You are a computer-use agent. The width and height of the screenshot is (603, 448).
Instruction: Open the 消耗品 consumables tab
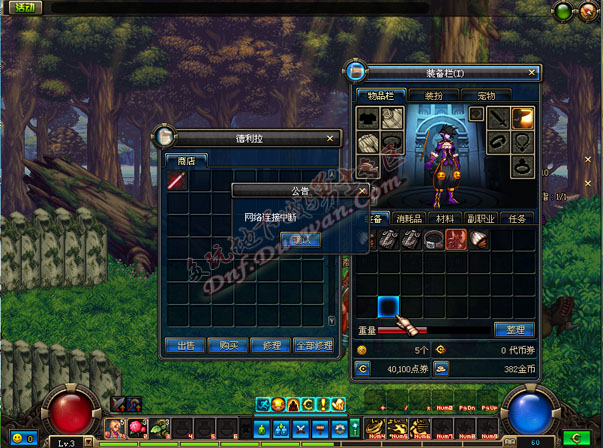point(407,218)
